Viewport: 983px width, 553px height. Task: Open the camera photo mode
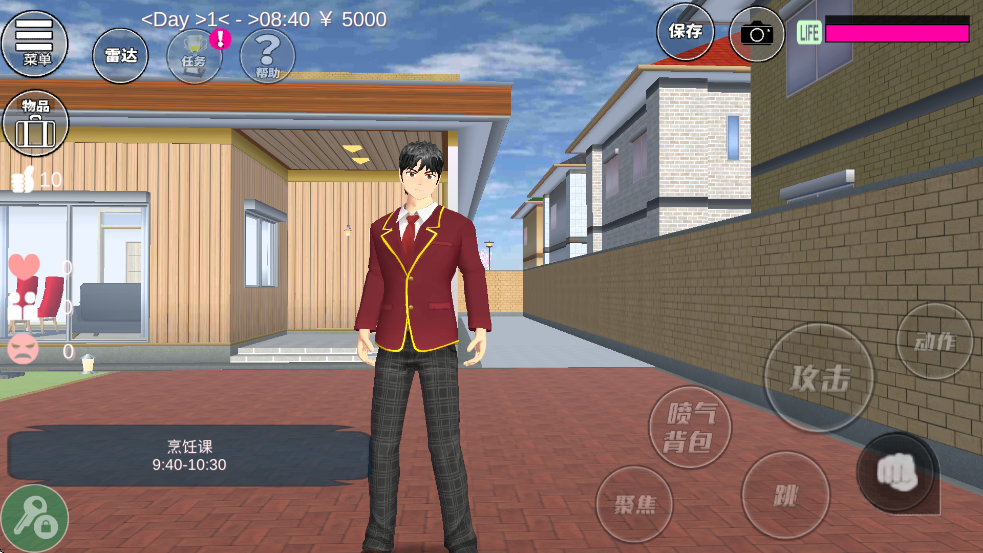point(757,34)
